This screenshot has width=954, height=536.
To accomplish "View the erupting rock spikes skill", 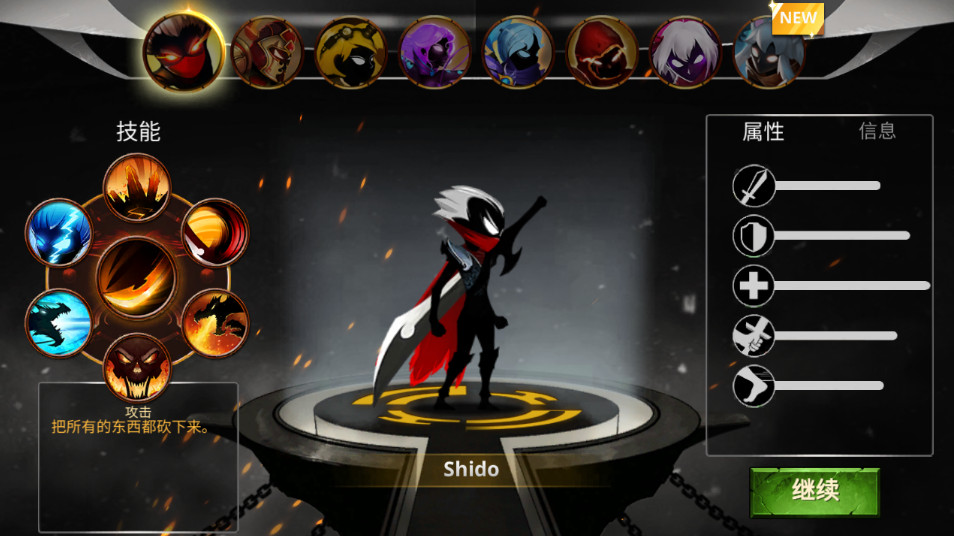I will [x=137, y=187].
